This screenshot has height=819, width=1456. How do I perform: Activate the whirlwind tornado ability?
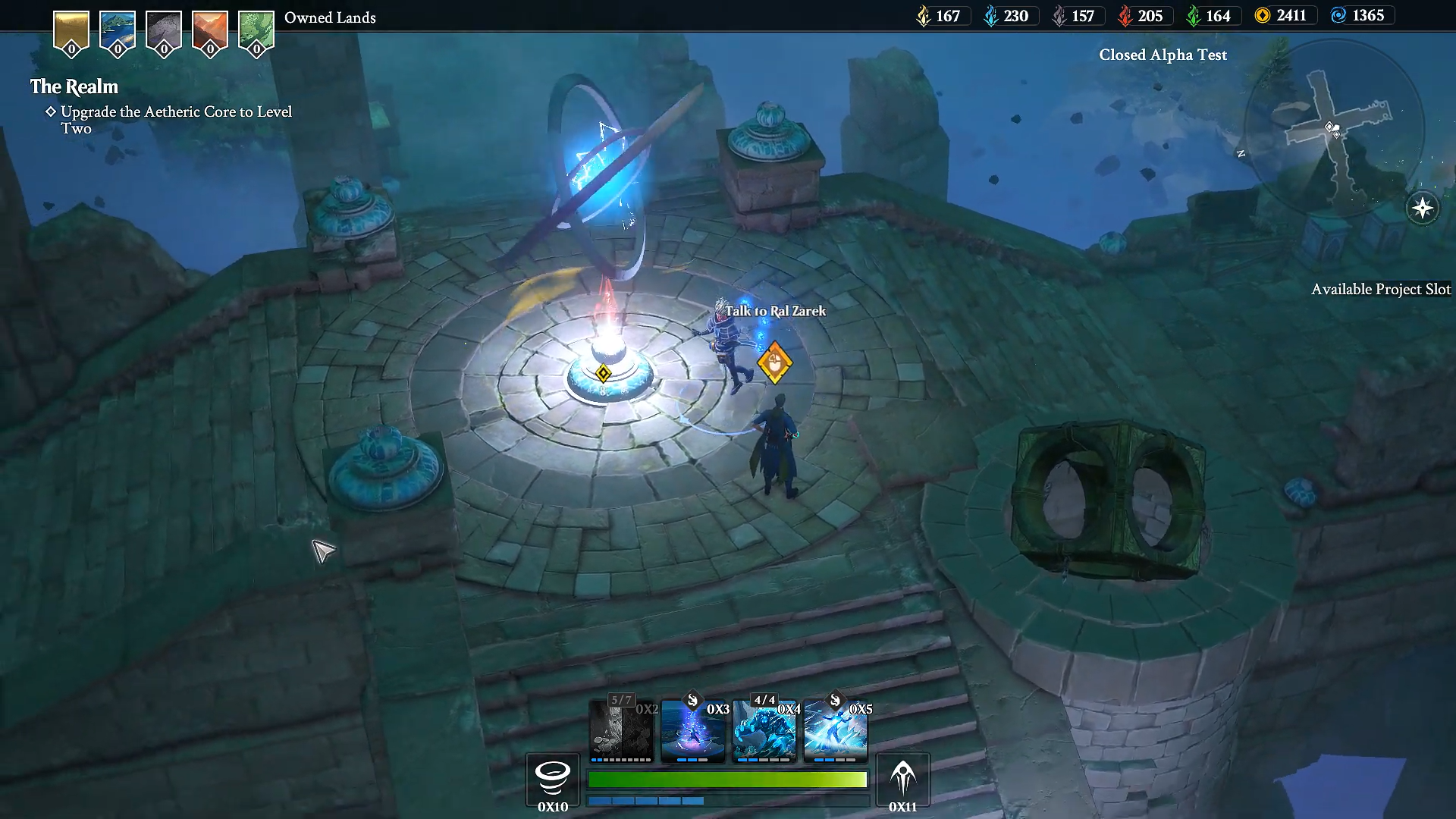tap(553, 777)
